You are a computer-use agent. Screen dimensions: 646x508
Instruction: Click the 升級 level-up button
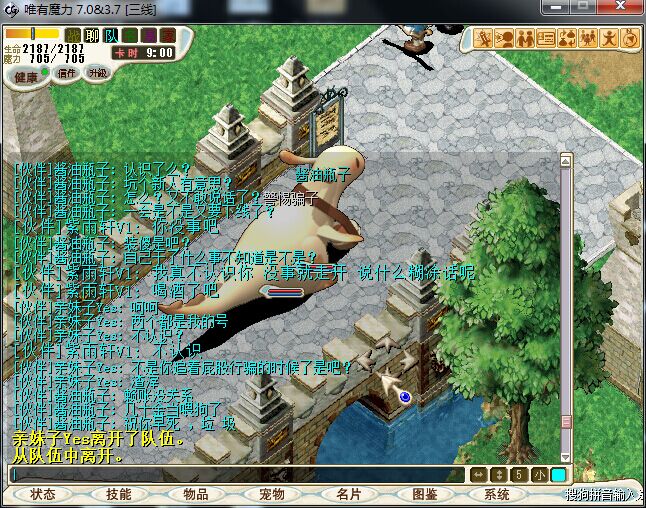click(x=98, y=73)
